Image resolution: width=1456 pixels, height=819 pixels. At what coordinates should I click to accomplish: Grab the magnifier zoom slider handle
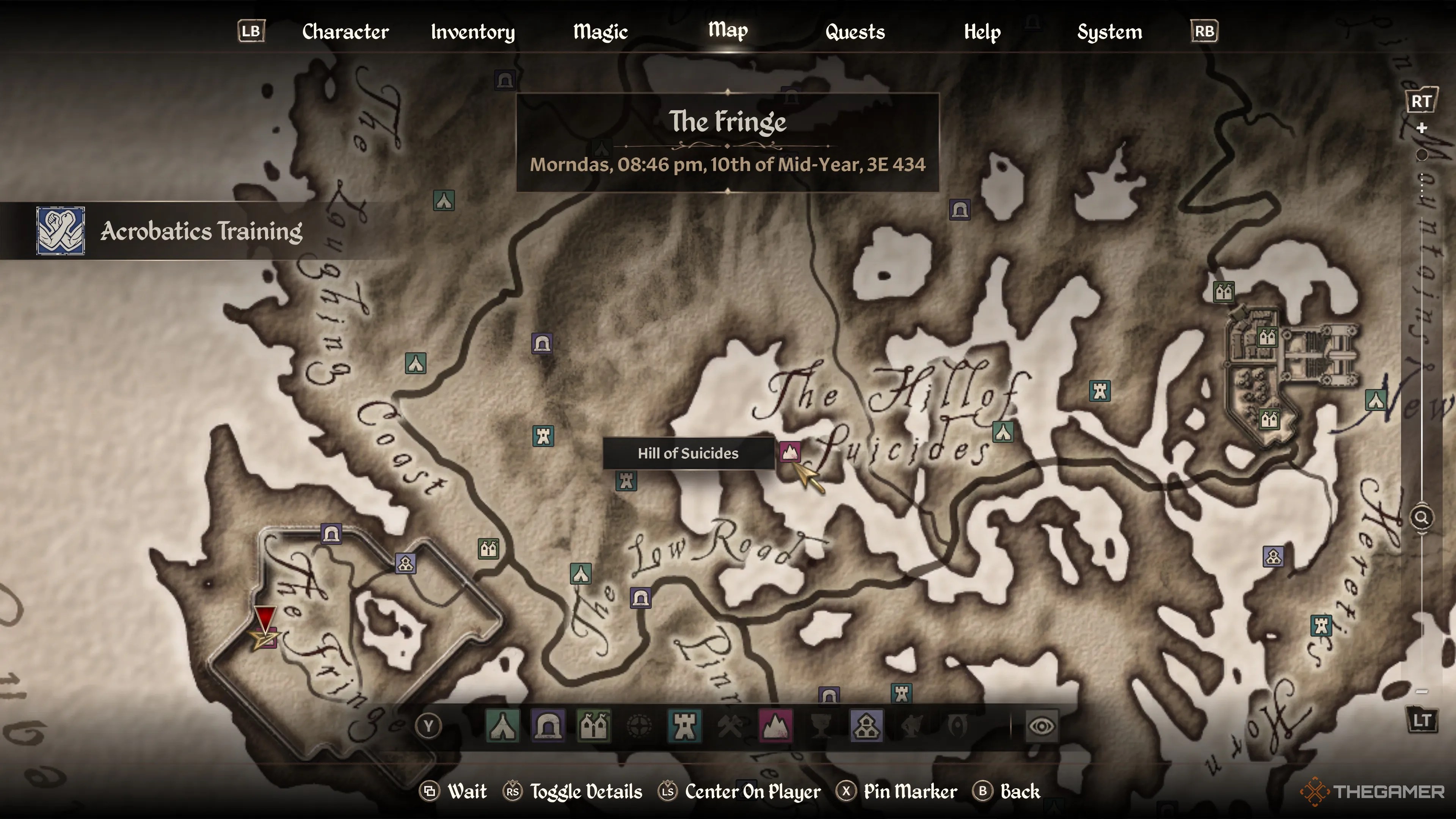pos(1421,517)
